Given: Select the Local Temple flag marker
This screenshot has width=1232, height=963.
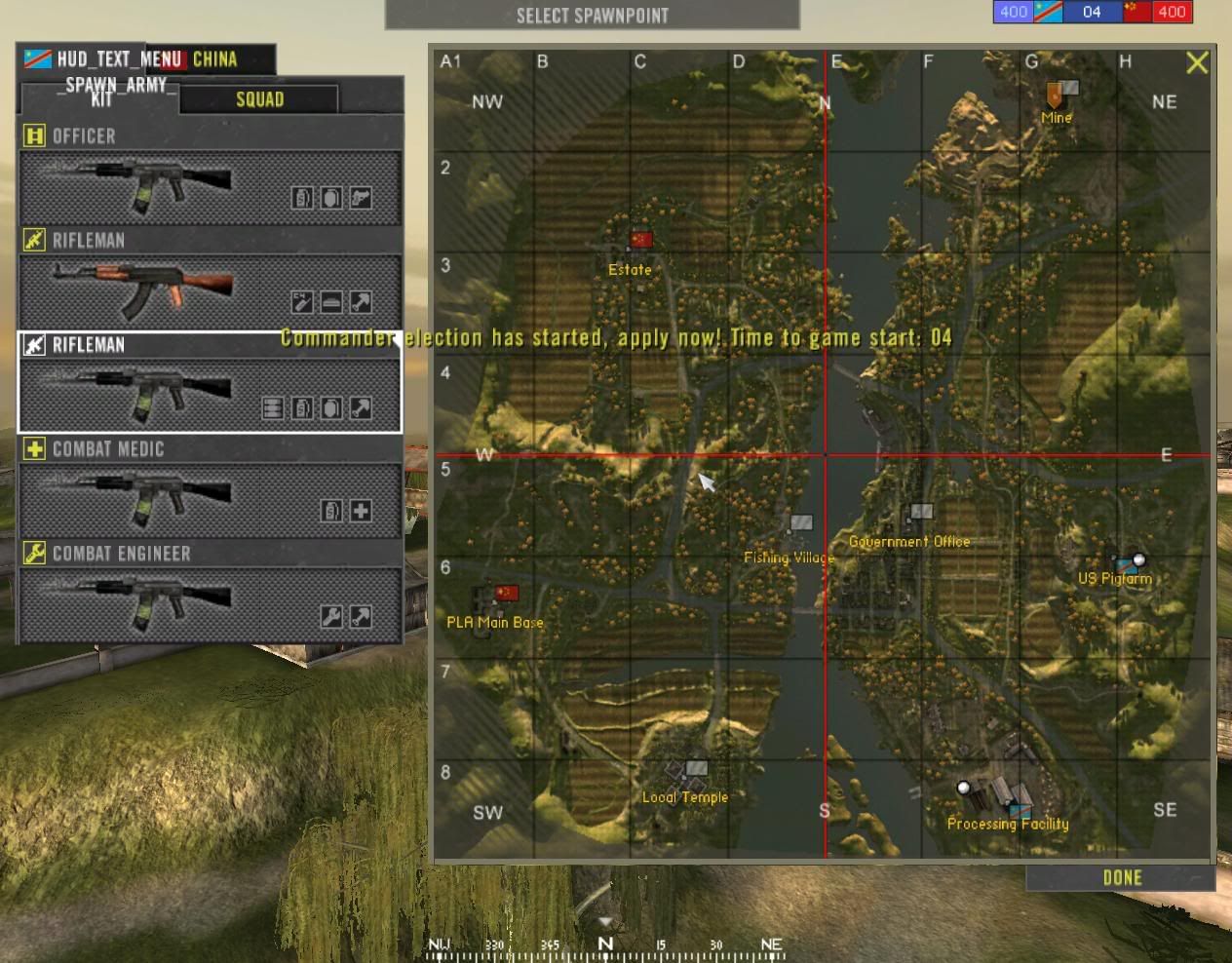Looking at the screenshot, I should pos(695,769).
